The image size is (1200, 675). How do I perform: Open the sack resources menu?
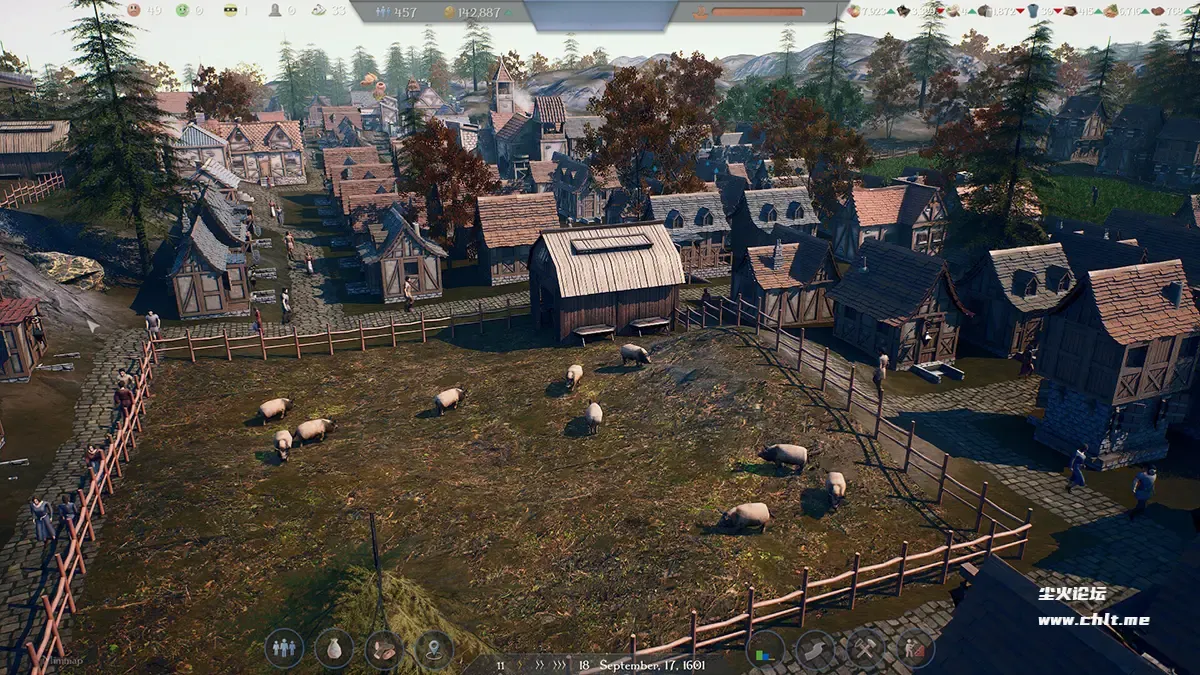point(334,648)
